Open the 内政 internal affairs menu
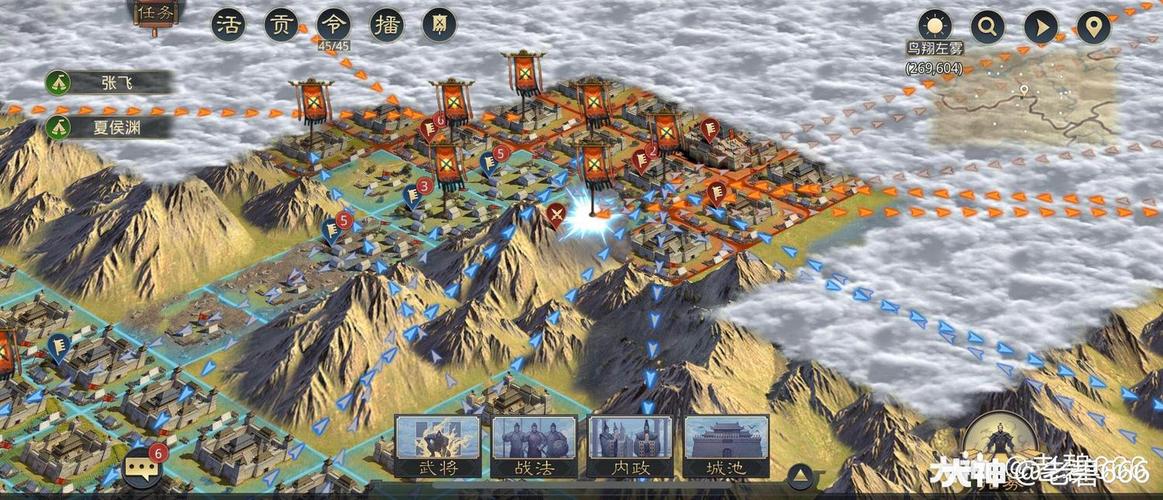The width and height of the screenshot is (1163, 500). [x=630, y=446]
